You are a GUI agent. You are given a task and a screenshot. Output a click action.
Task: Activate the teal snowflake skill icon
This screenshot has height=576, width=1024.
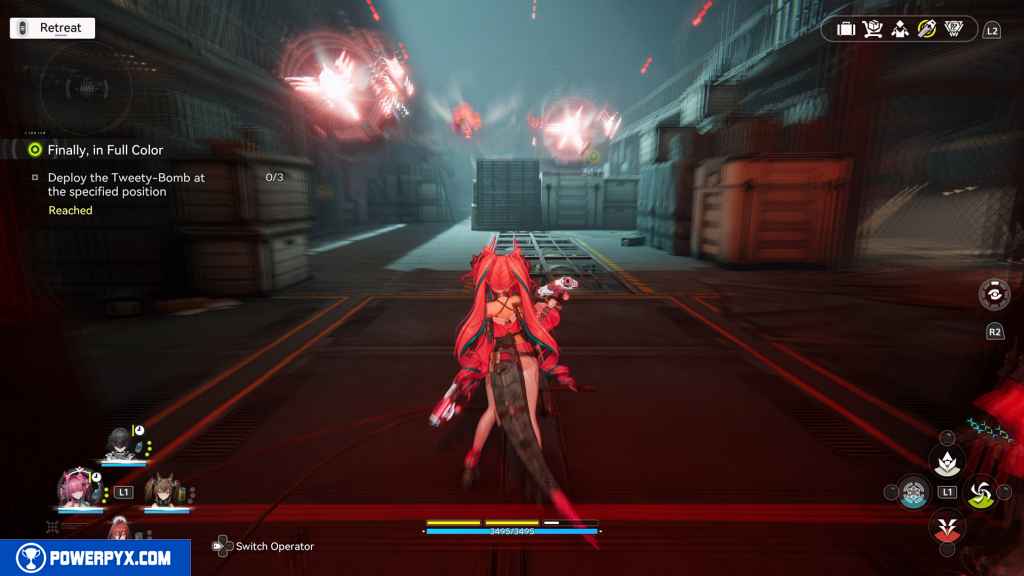914,492
